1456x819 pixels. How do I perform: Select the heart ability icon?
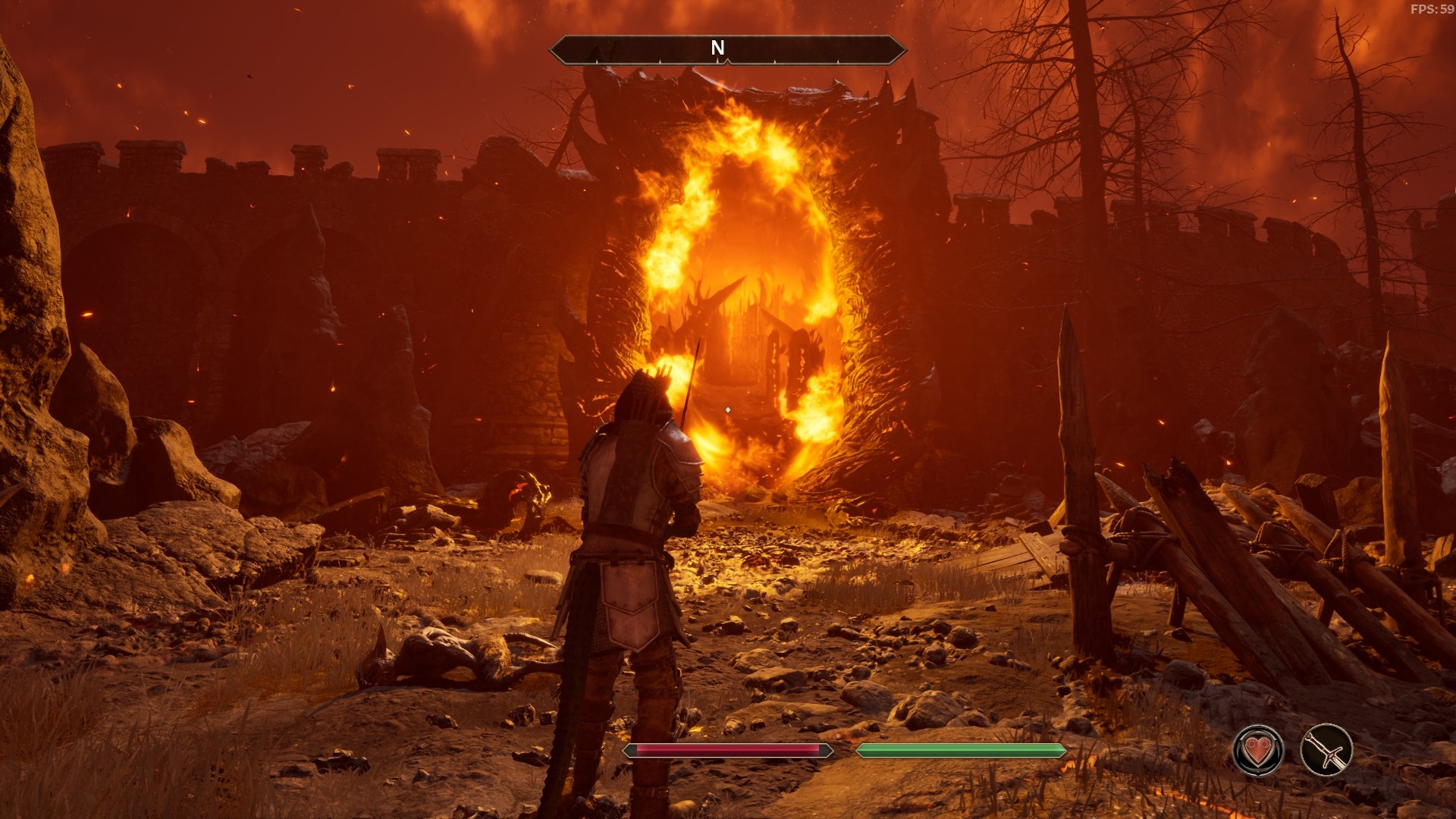tap(1258, 751)
